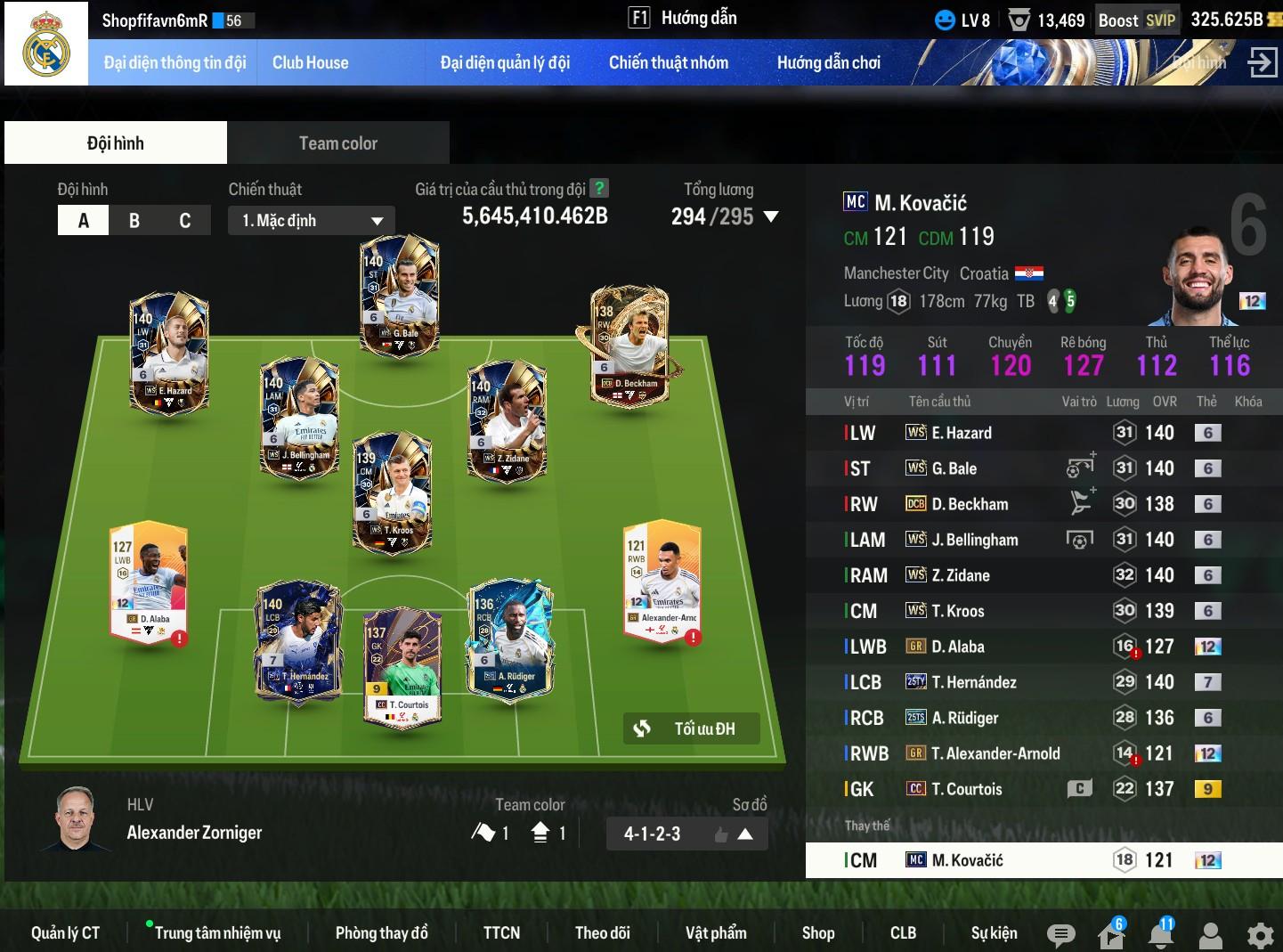Open the Shop from bottom bar
Image resolution: width=1283 pixels, height=952 pixels.
817,932
